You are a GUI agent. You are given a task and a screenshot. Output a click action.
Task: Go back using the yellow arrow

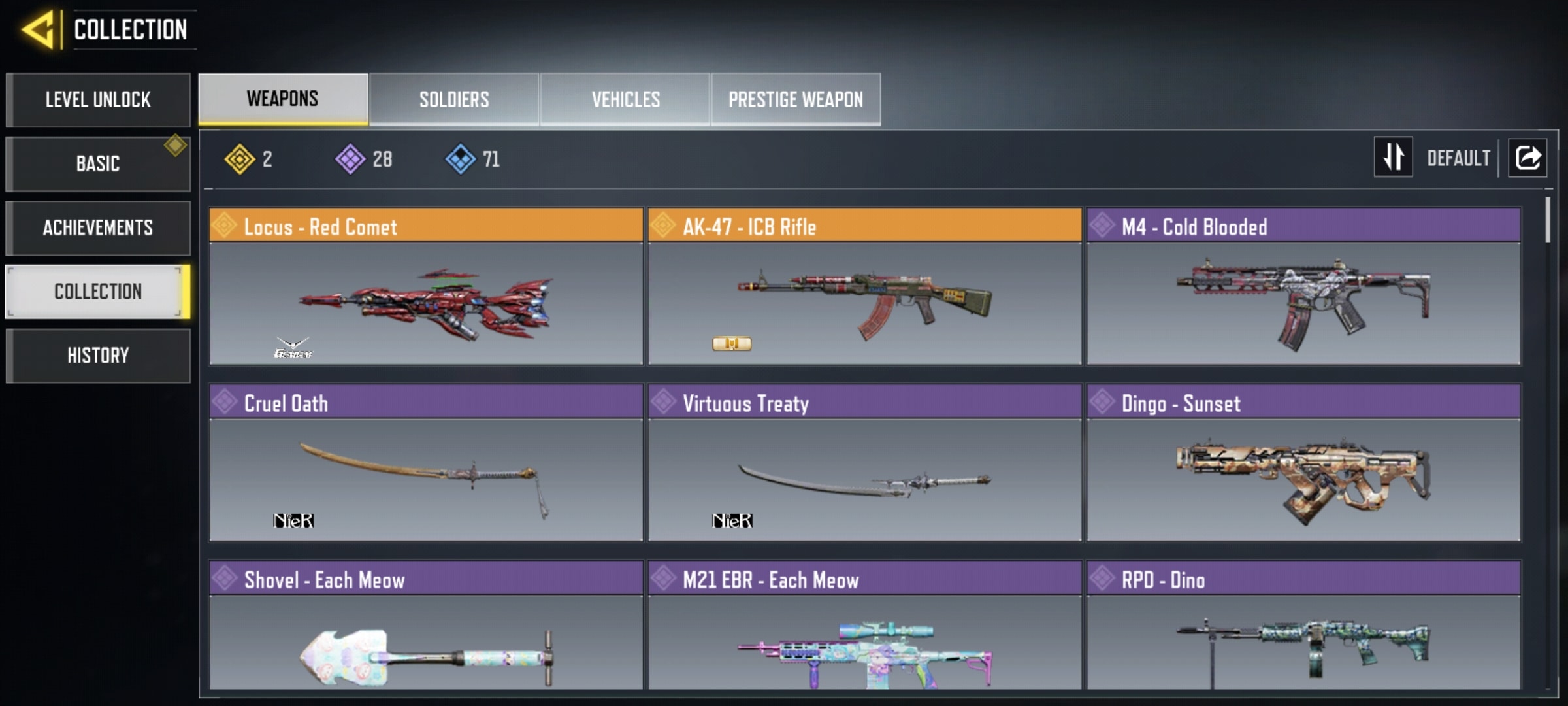38,29
